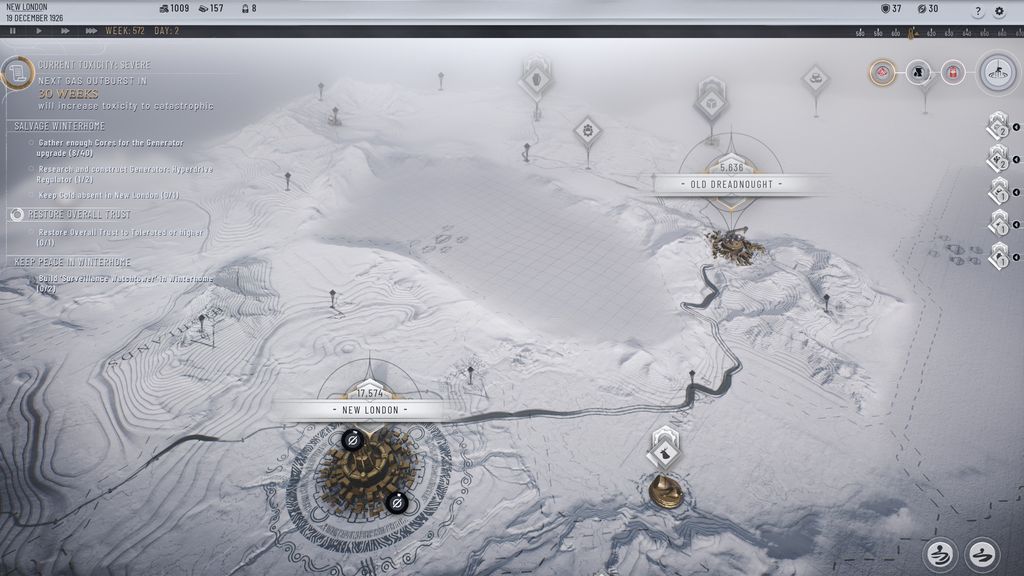Pause the game time
This screenshot has height=576, width=1024.
point(13,31)
